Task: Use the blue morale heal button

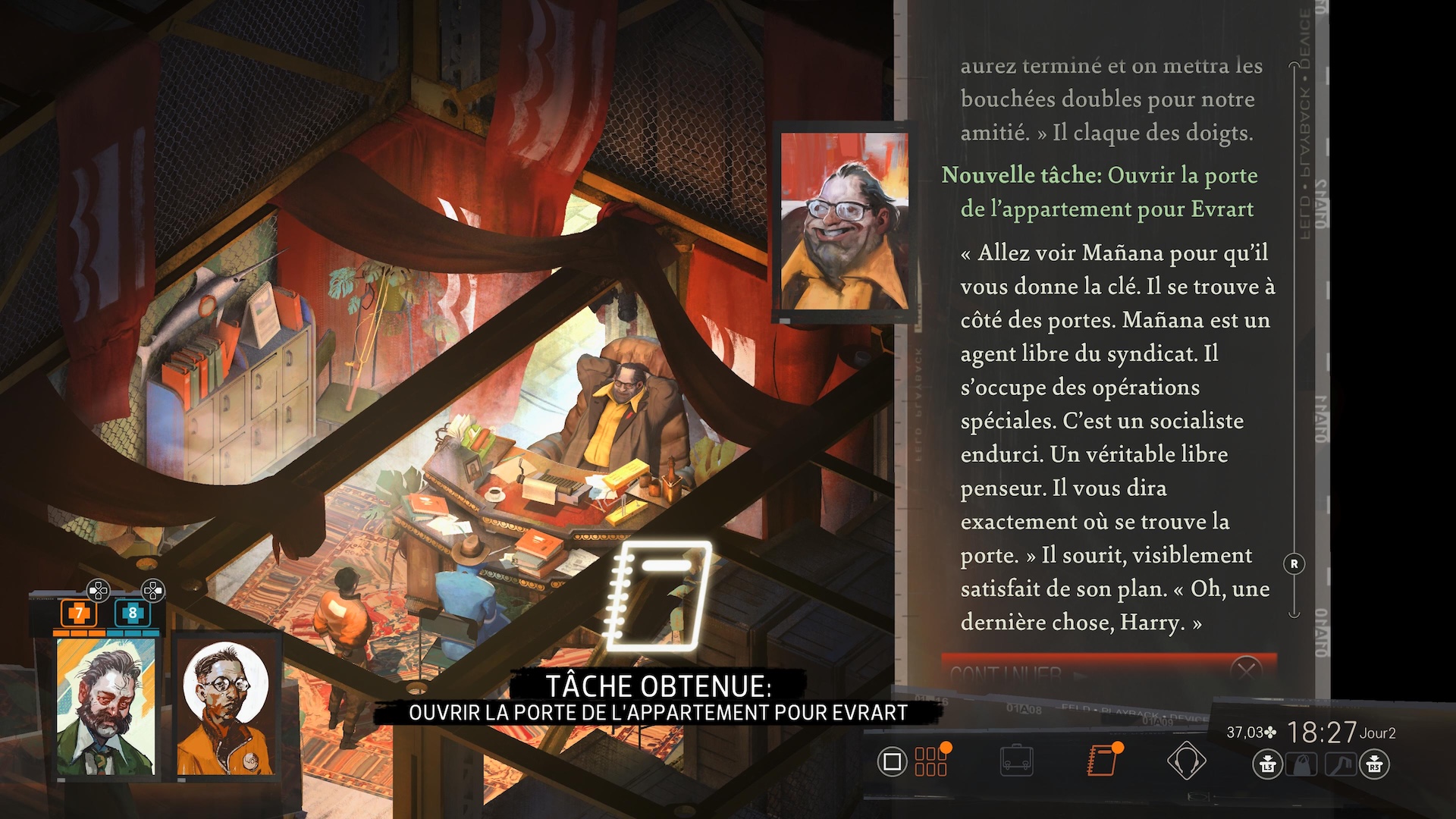Action: point(133,613)
